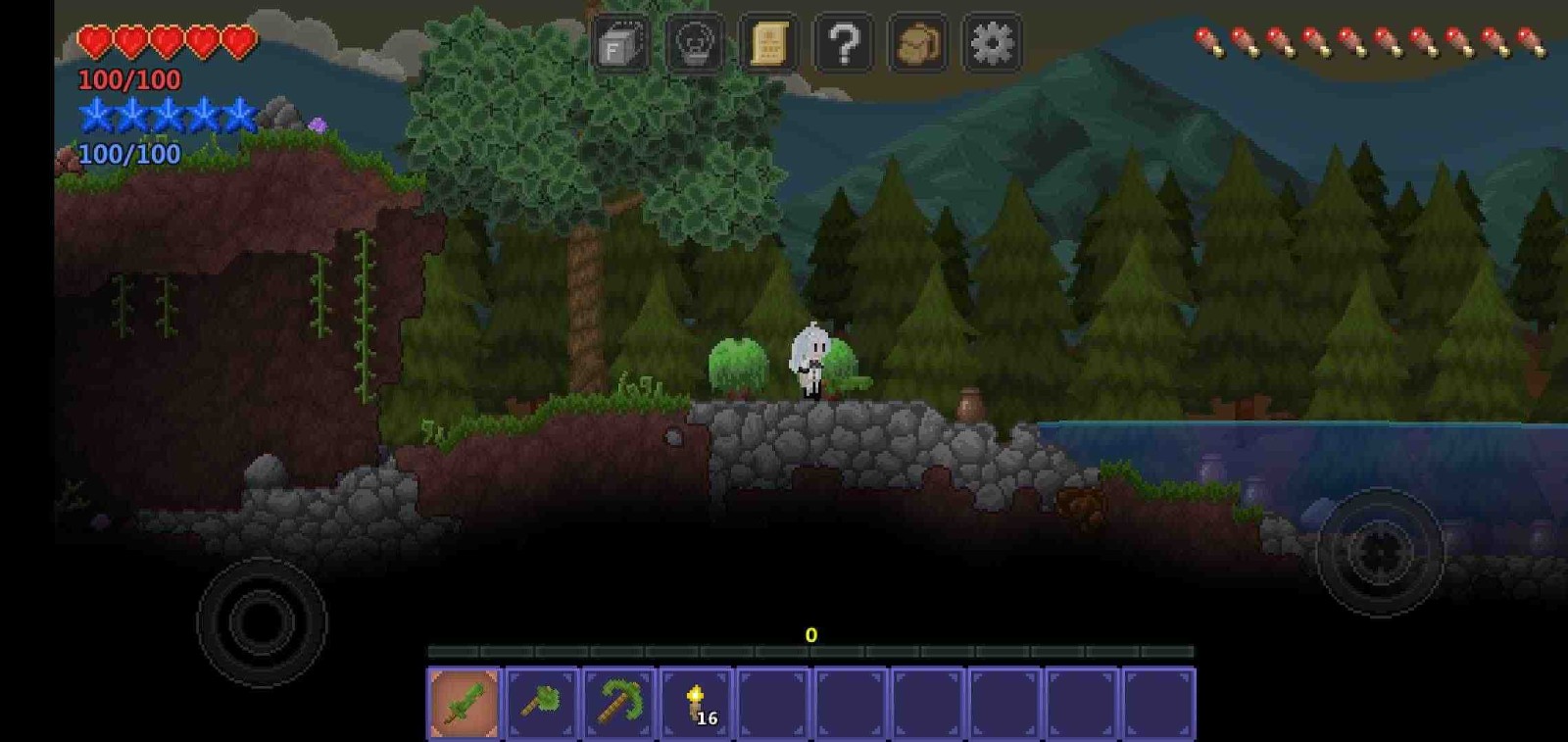Select the green axe hotbar slot

click(x=542, y=703)
